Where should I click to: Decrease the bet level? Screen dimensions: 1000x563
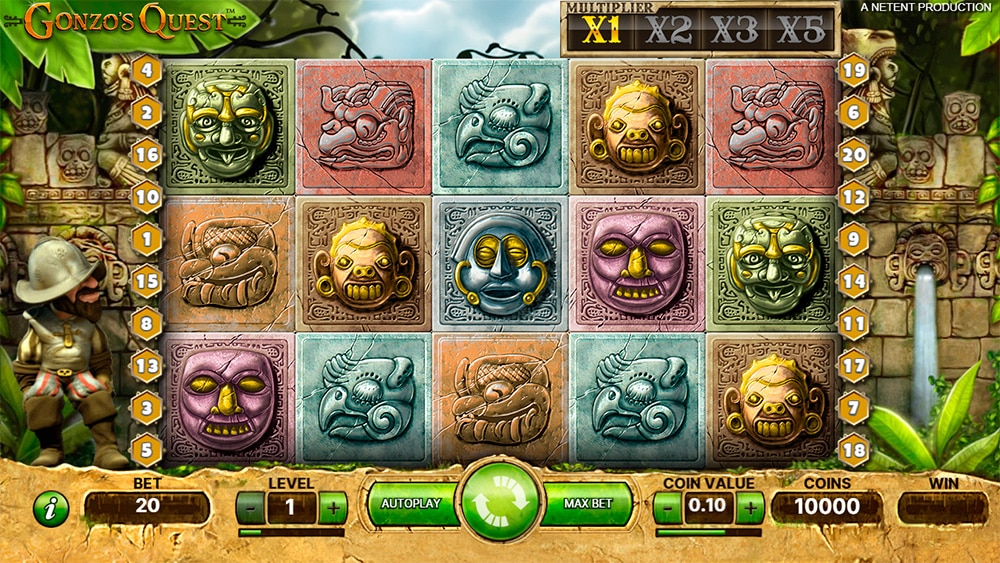[251, 508]
